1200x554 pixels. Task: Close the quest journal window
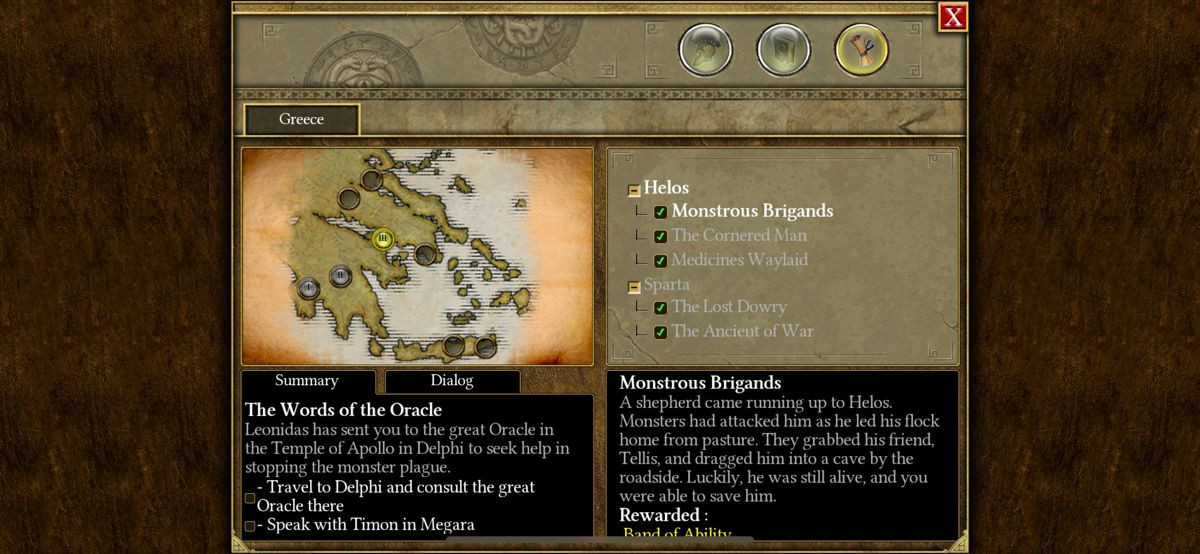tap(953, 17)
